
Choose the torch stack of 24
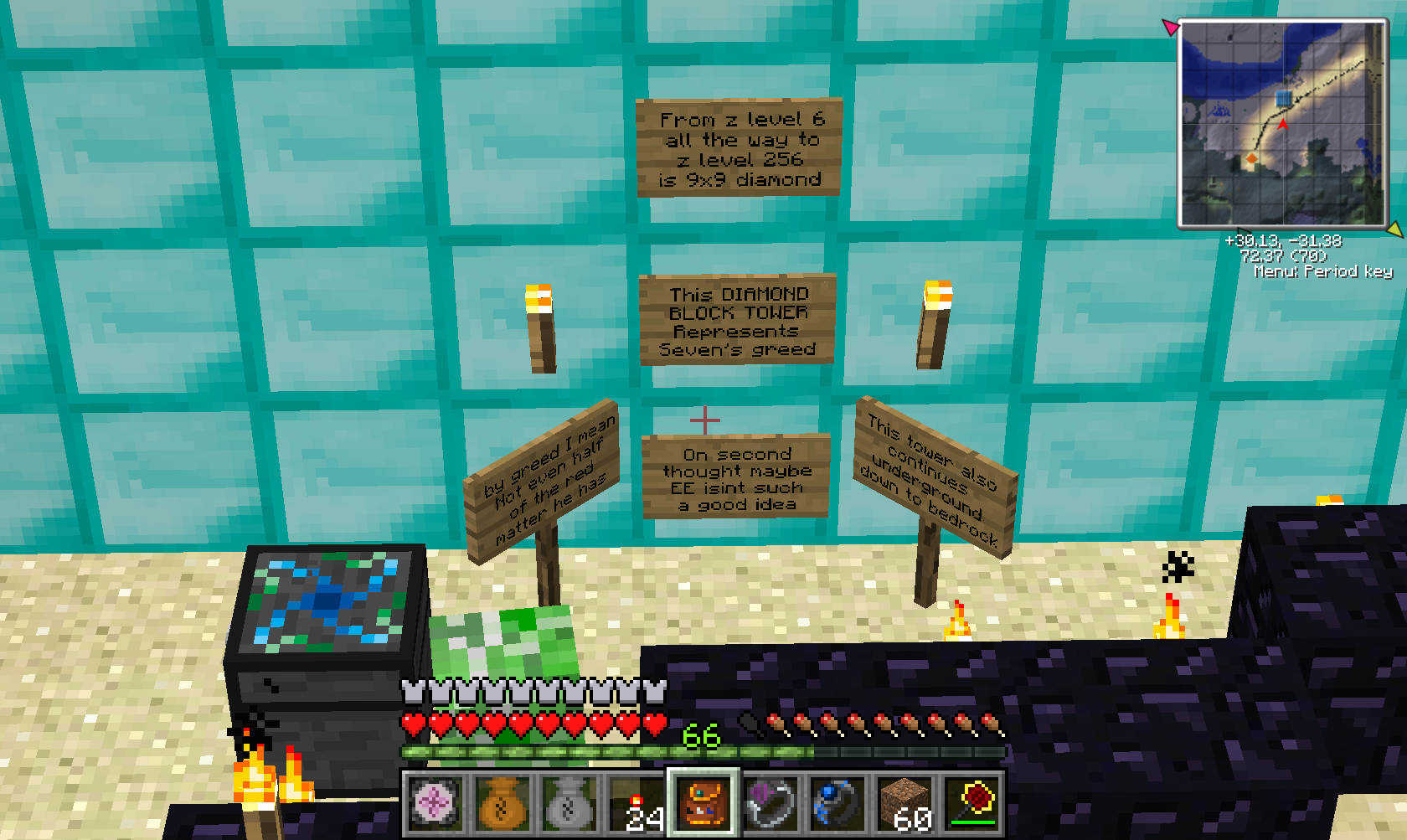click(x=636, y=803)
